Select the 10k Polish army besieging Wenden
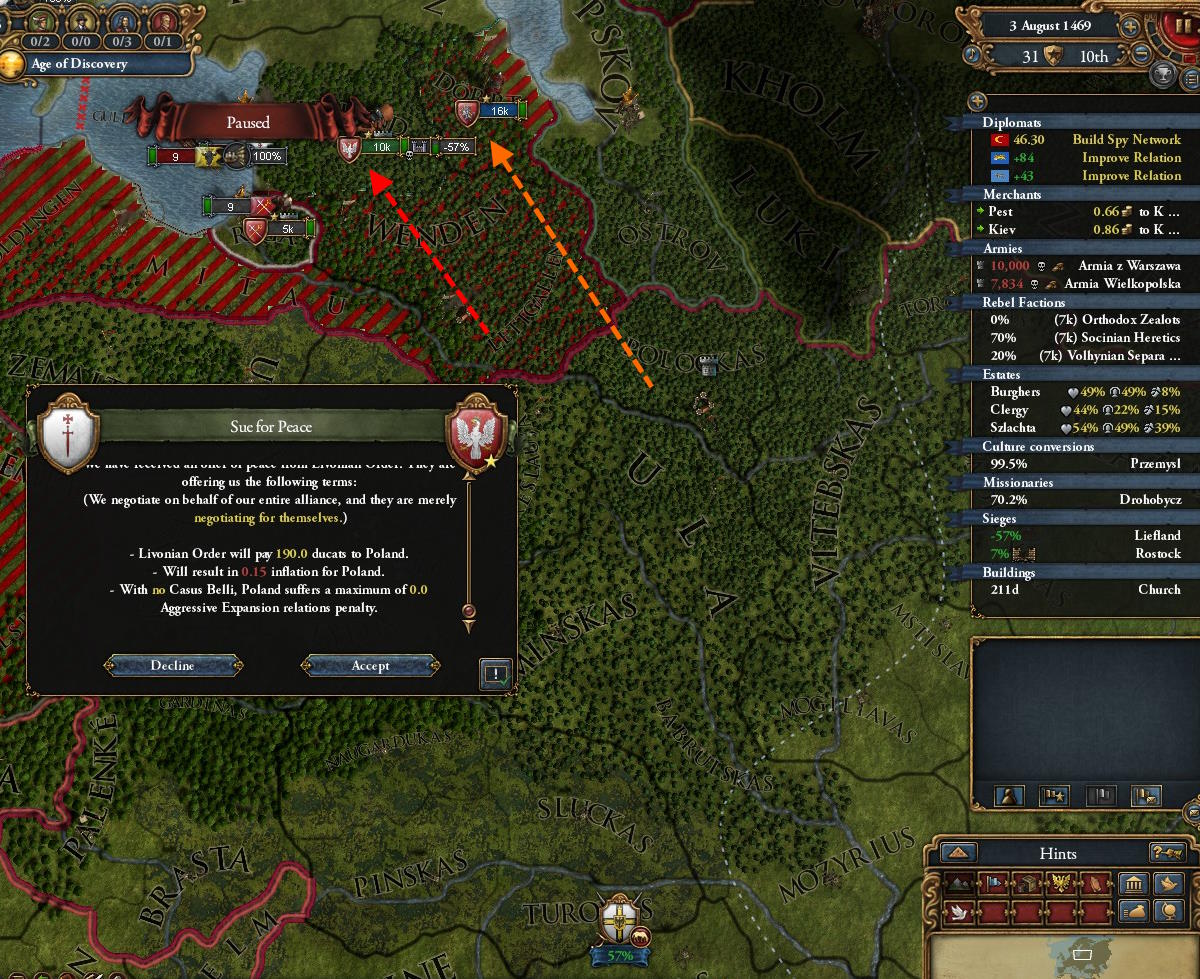The width and height of the screenshot is (1200, 979). 349,148
